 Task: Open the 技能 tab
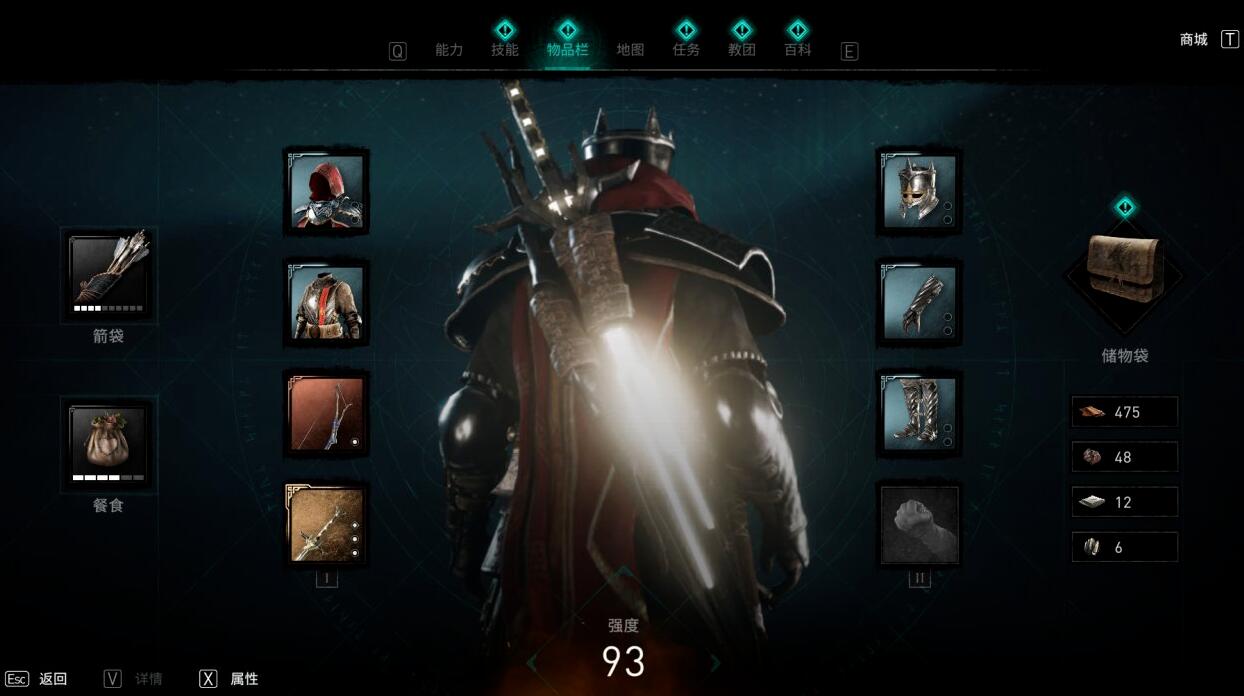tap(505, 50)
